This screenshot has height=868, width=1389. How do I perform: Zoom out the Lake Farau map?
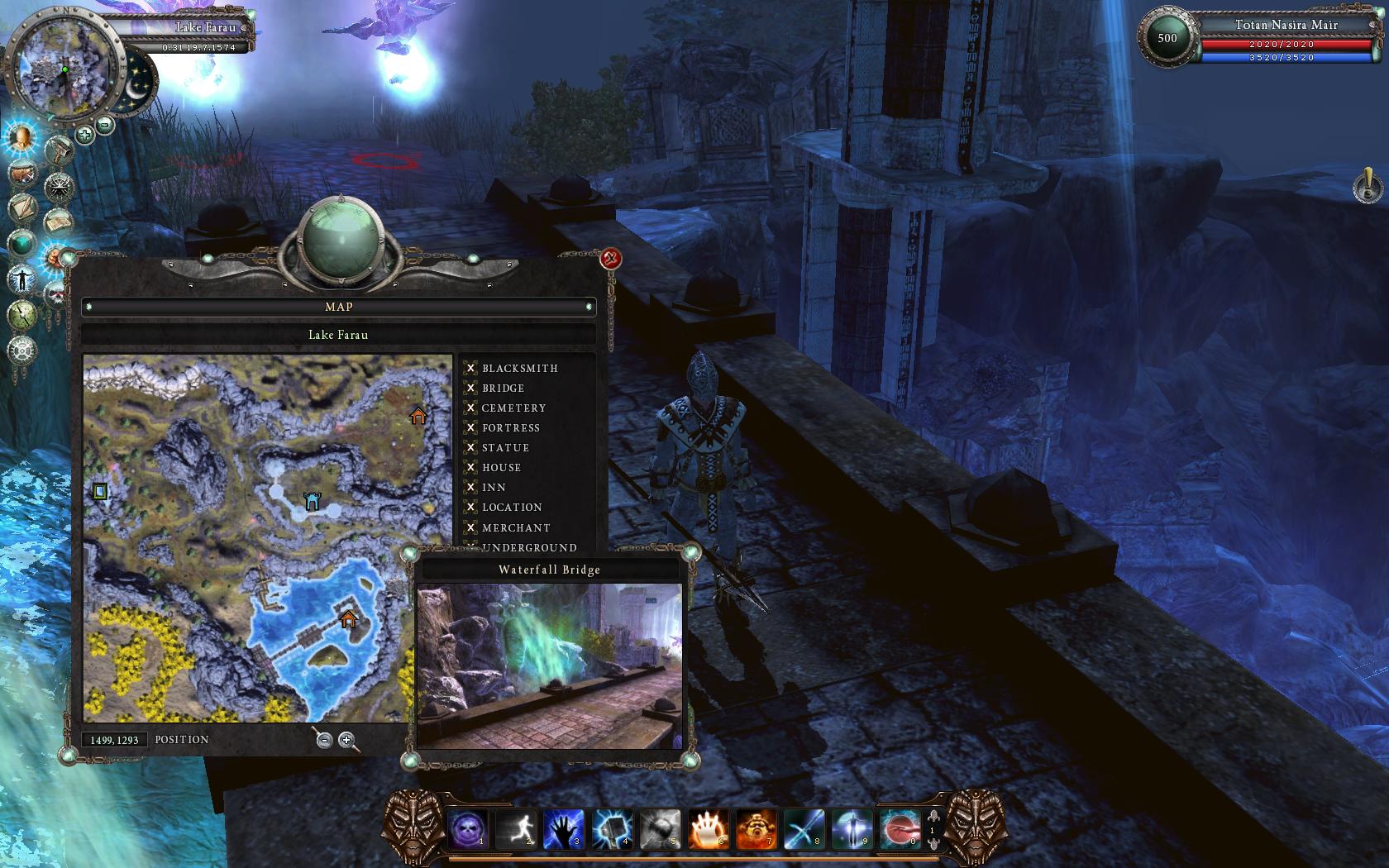pyautogui.click(x=324, y=740)
